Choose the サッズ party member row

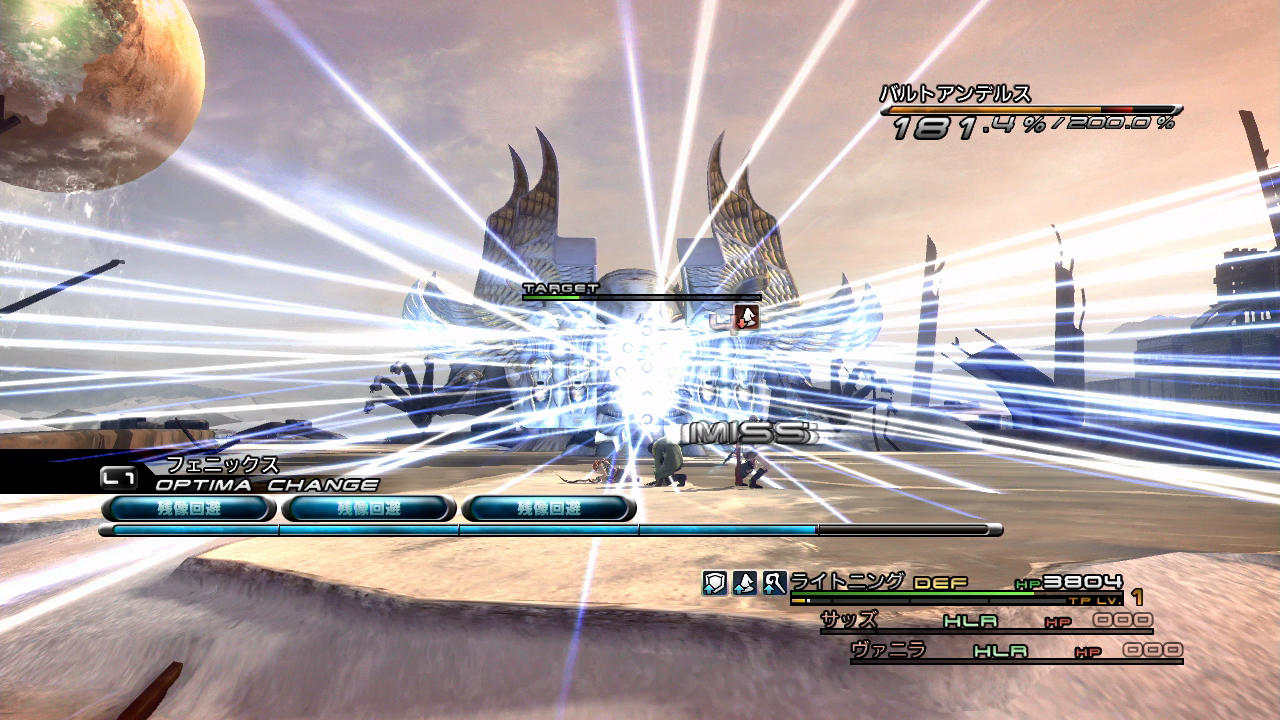985,622
